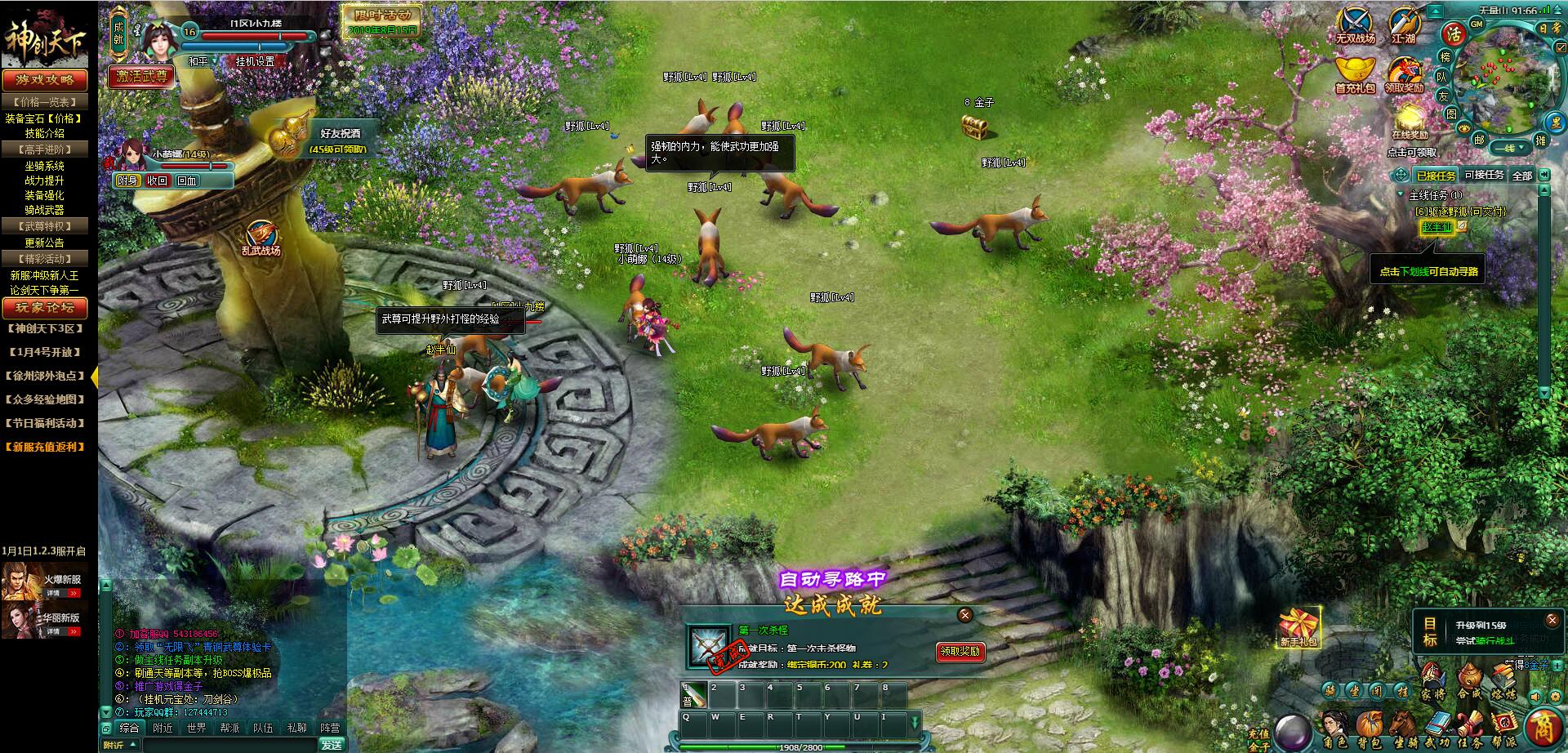1568x753 pixels.
Task: Click the 领取奖励 achievement reward button
Action: click(960, 653)
